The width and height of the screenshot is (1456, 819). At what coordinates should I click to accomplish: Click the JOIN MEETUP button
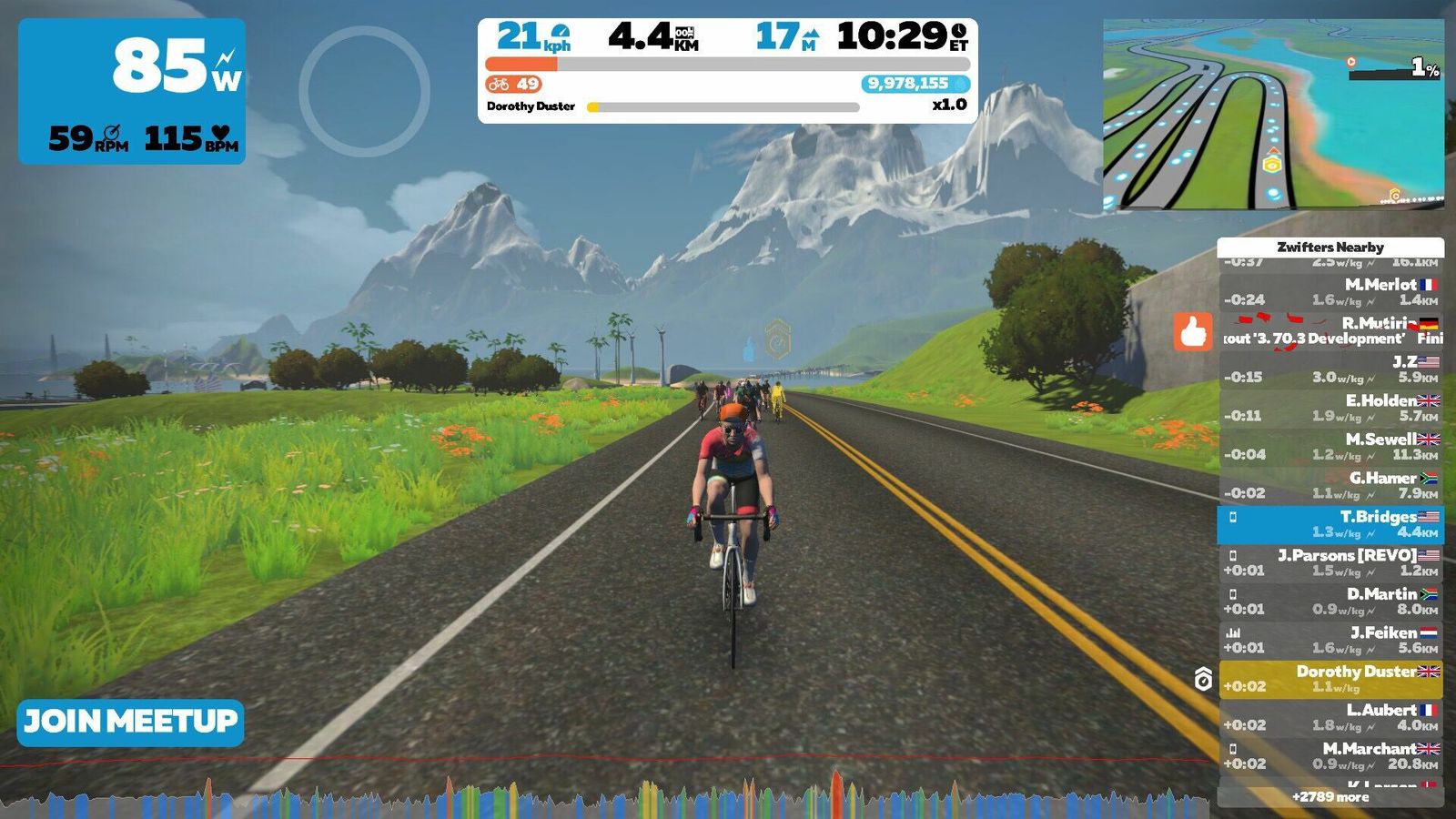point(130,723)
